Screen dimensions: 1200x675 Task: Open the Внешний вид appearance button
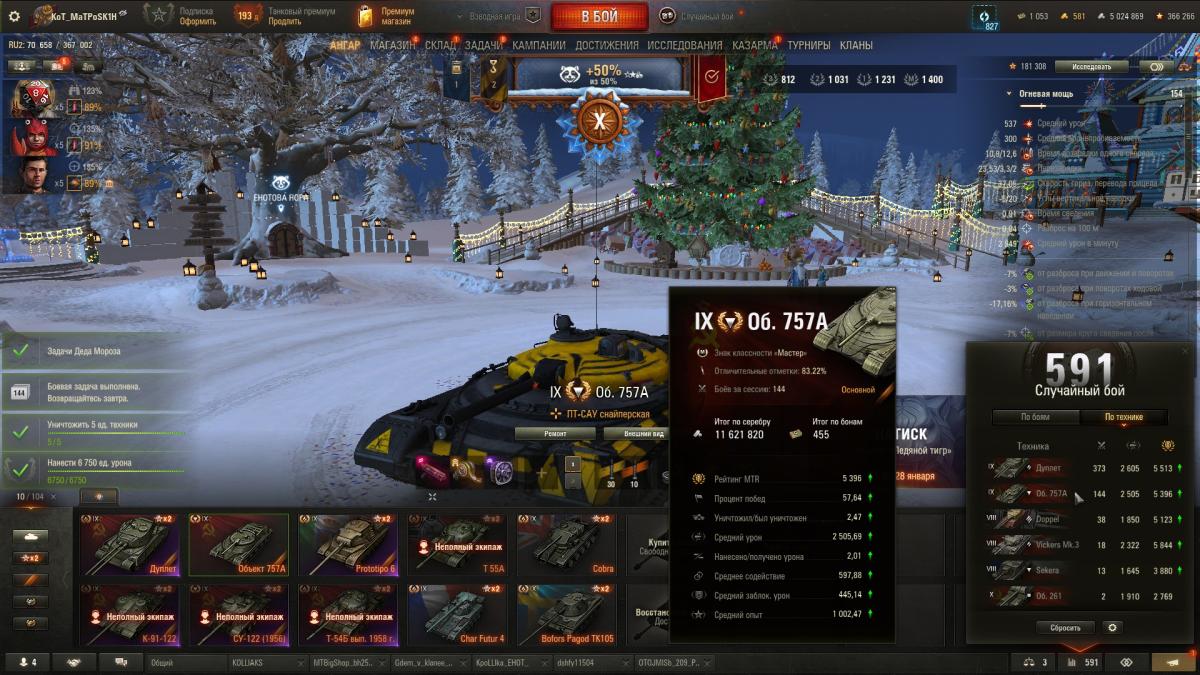coord(634,434)
